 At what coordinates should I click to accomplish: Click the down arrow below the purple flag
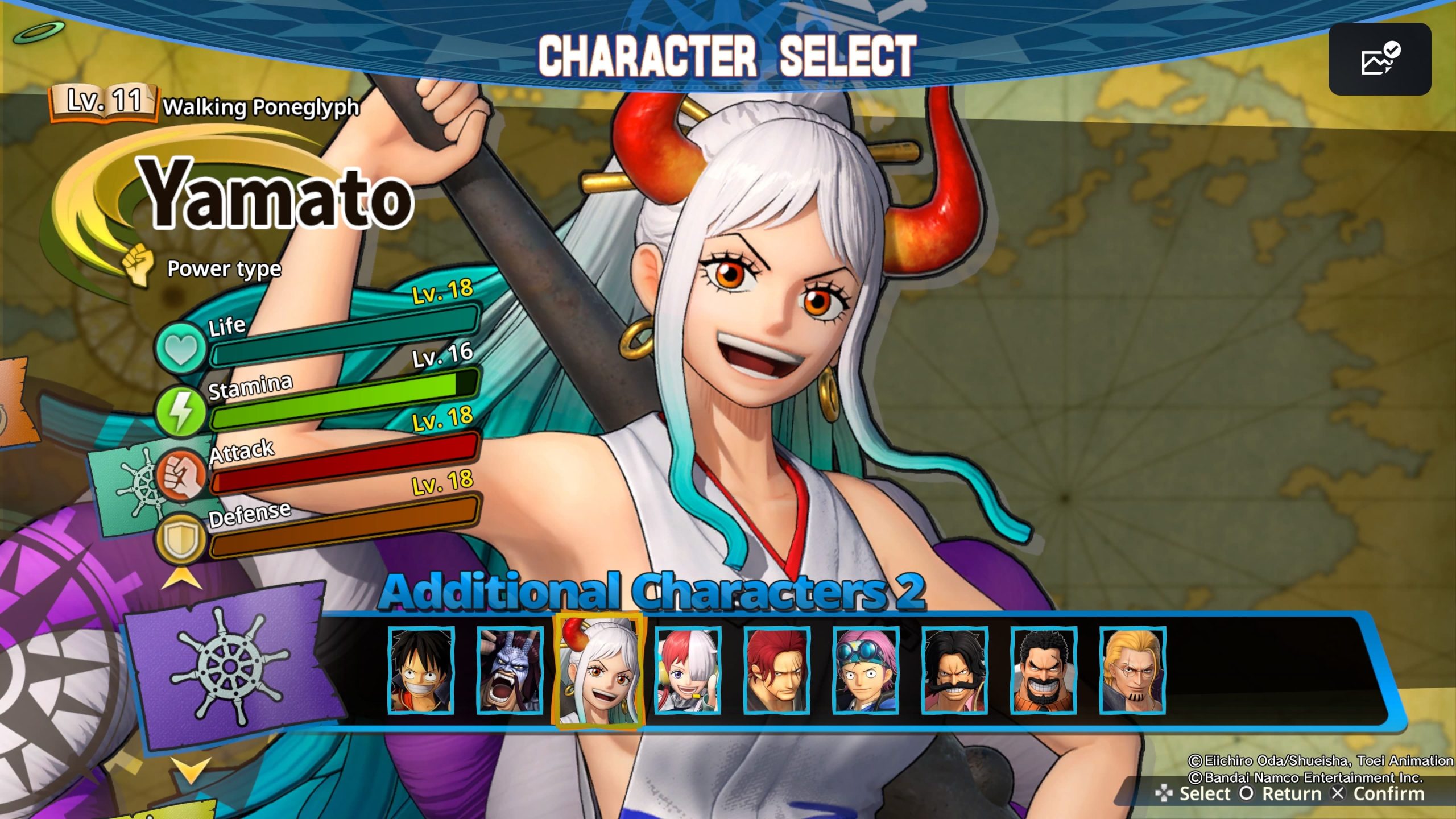pyautogui.click(x=191, y=769)
